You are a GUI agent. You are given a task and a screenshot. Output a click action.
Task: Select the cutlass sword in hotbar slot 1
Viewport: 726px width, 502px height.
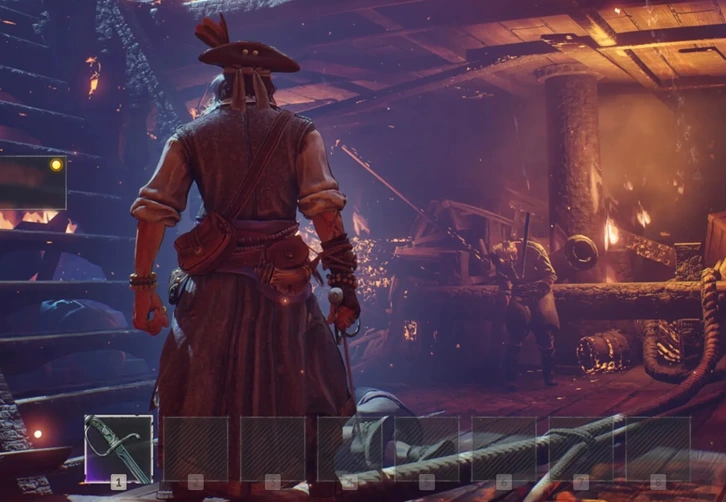tap(118, 449)
